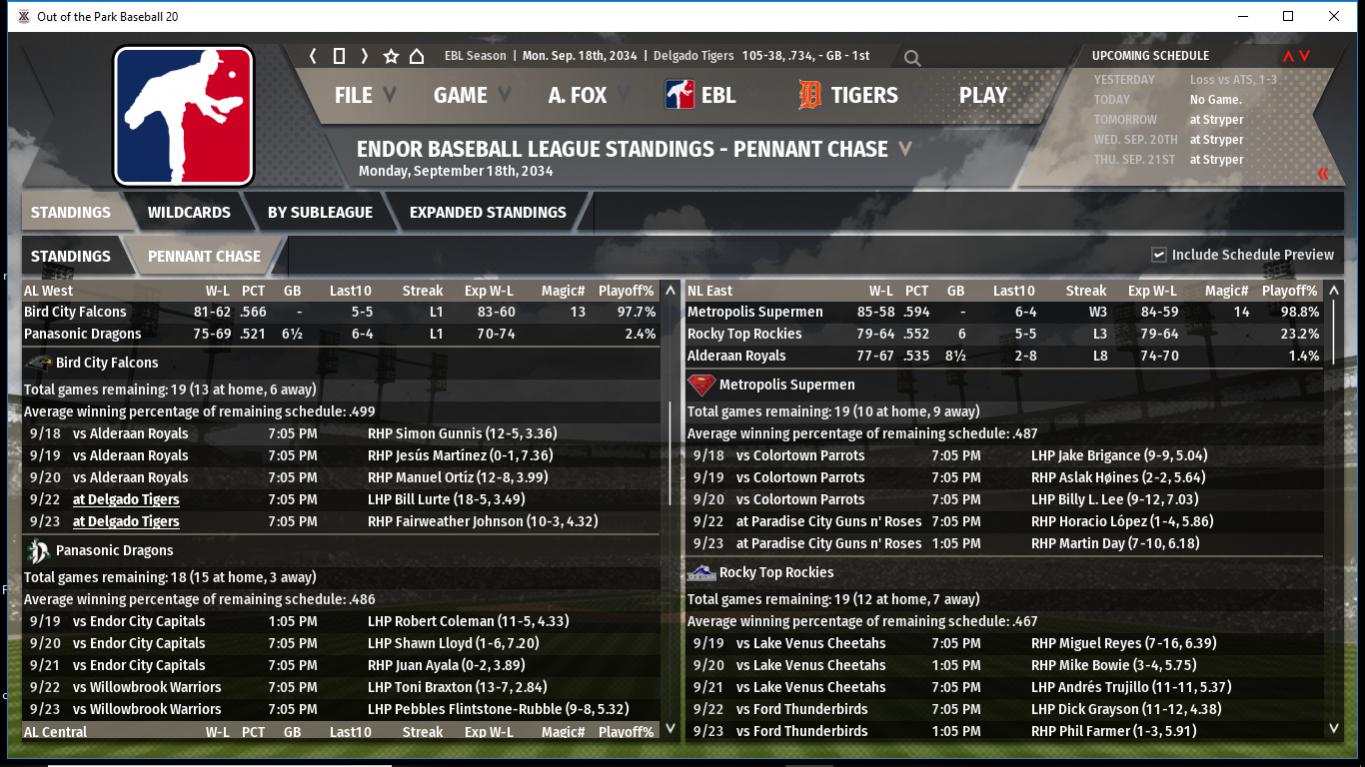Viewport: 1365px width, 767px height.
Task: Select the Metropolis Supermen standings row
Action: coord(755,312)
